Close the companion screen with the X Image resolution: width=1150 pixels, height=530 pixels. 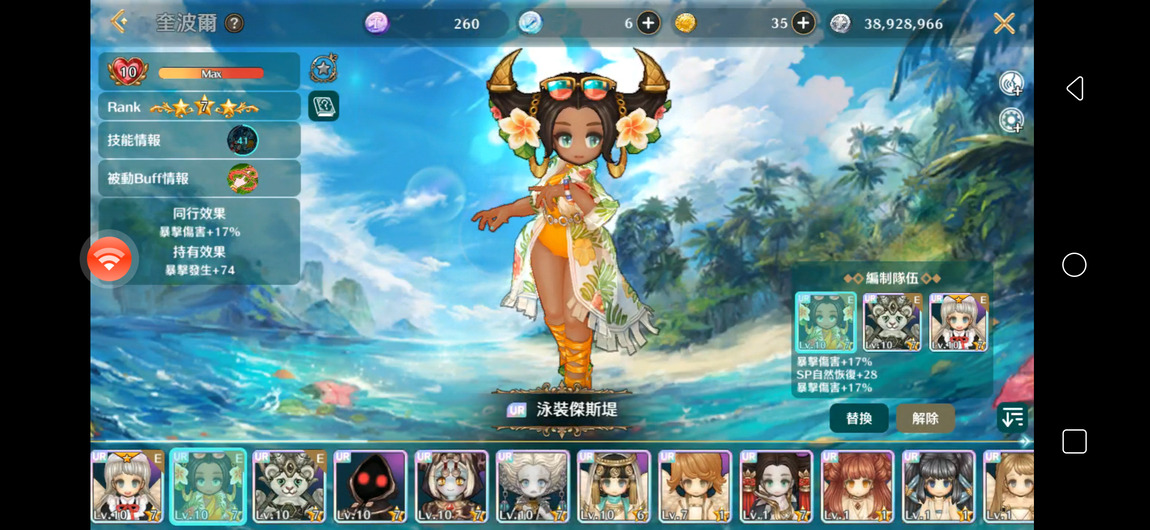pyautogui.click(x=1004, y=23)
